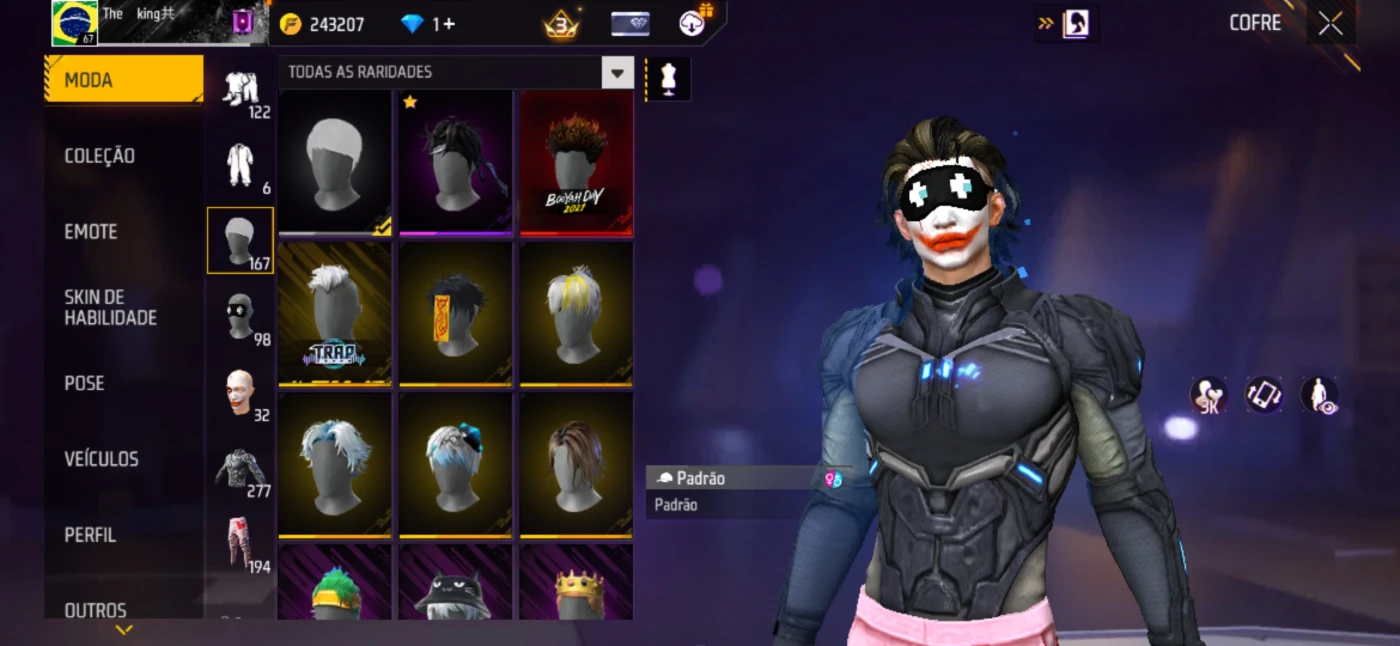
Task: Close the Cofre screen
Action: pos(1330,24)
